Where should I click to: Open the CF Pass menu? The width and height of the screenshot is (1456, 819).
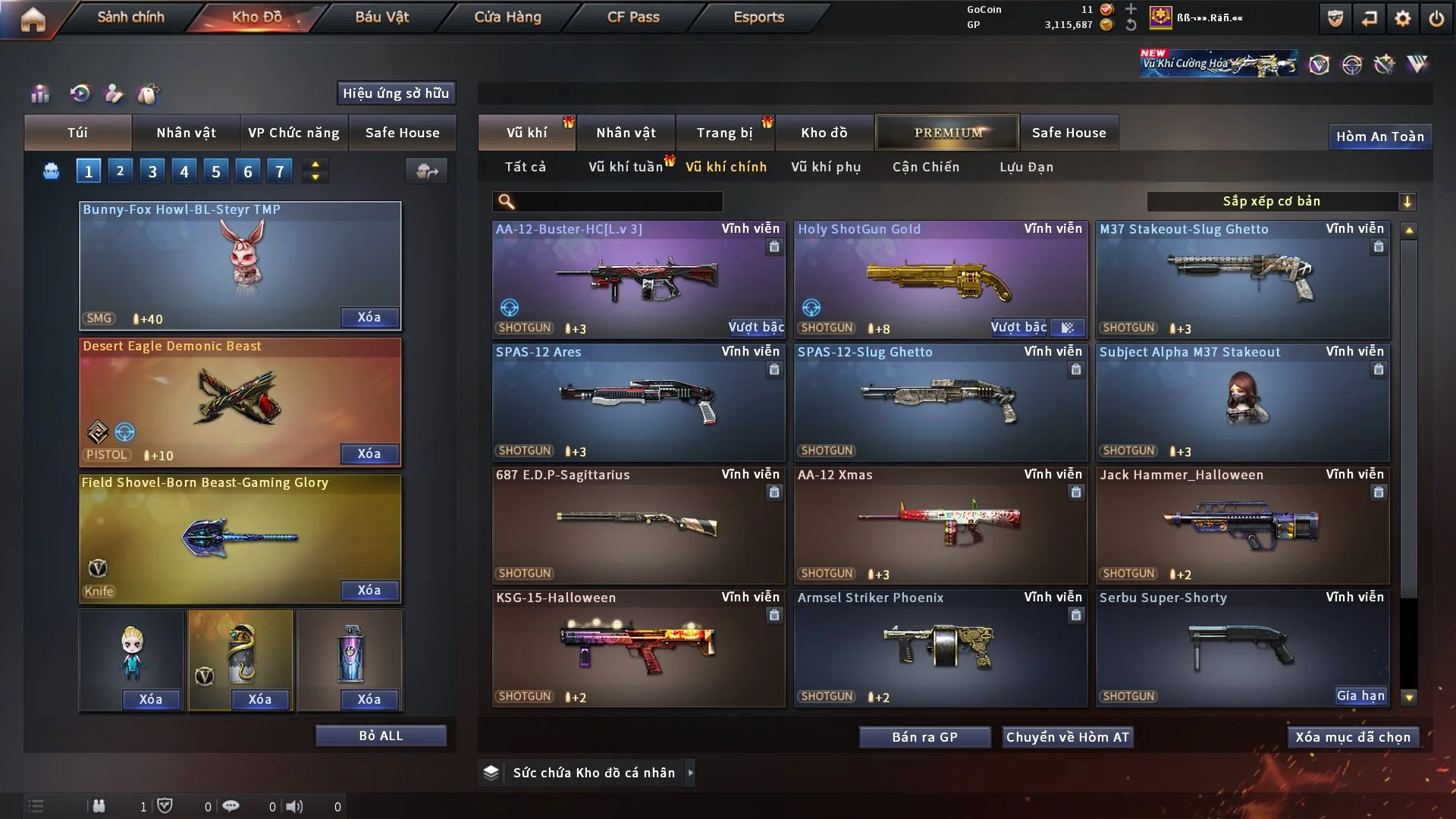coord(633,17)
